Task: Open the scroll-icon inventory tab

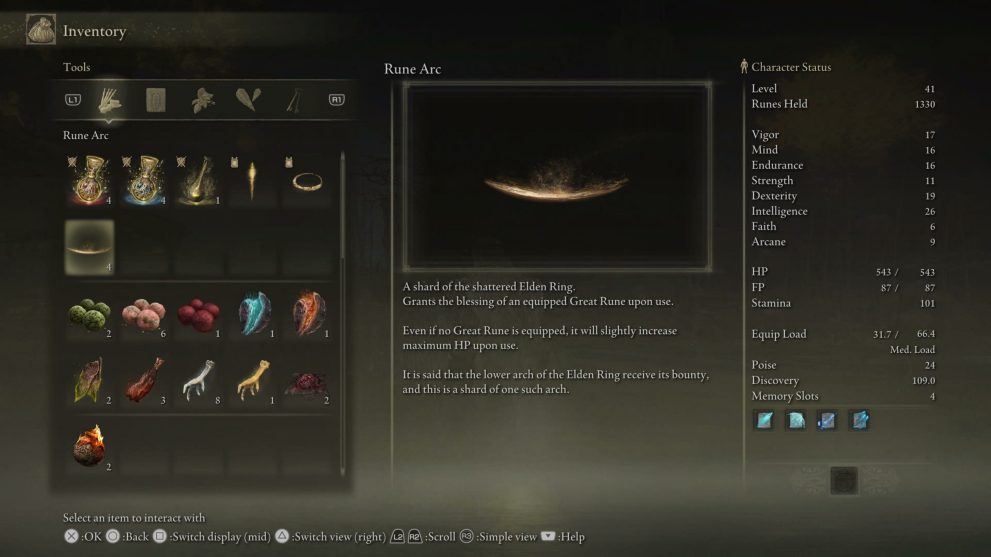Action: tap(156, 100)
